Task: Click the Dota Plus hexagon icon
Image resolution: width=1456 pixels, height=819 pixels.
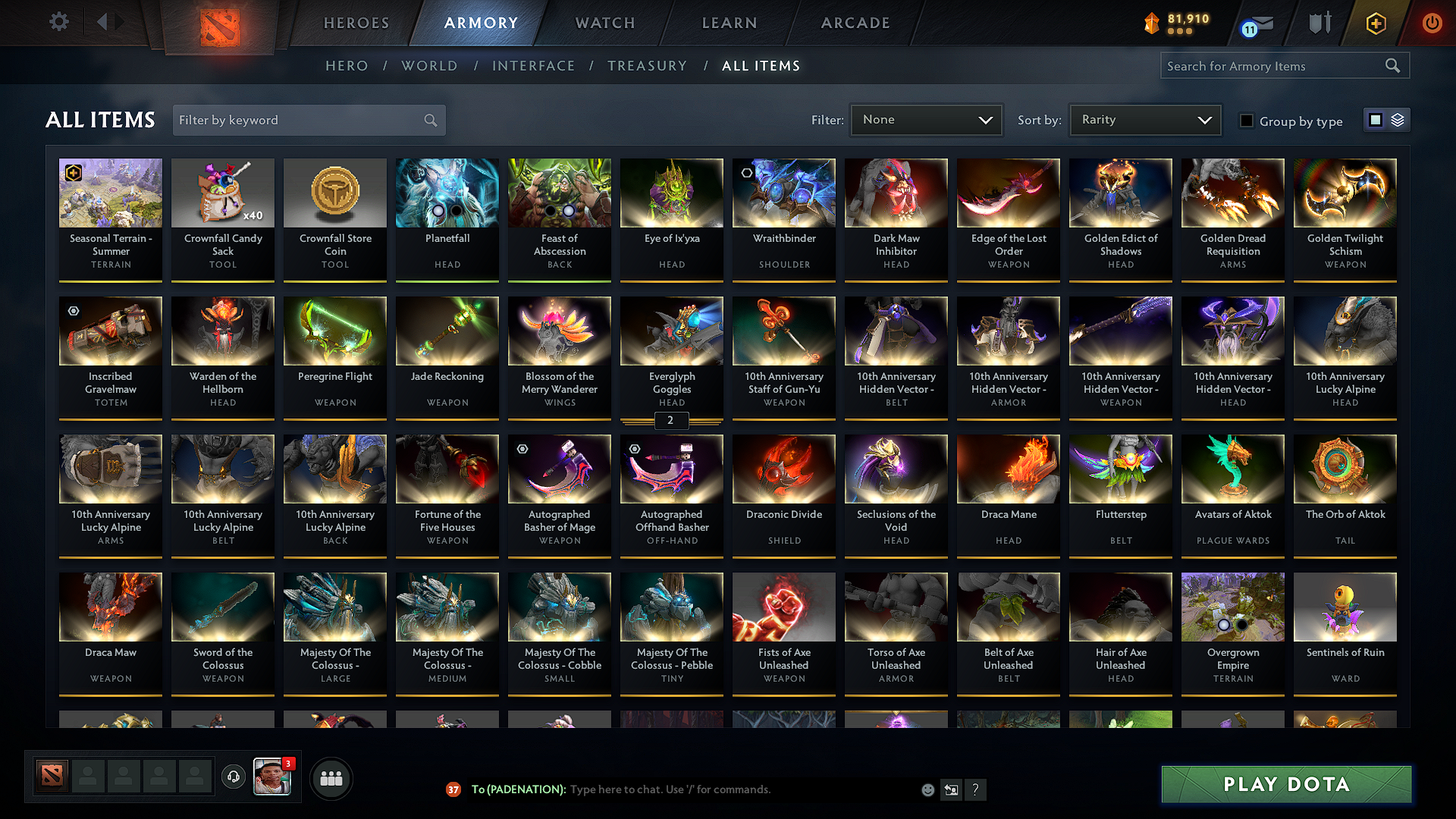Action: (x=1375, y=23)
